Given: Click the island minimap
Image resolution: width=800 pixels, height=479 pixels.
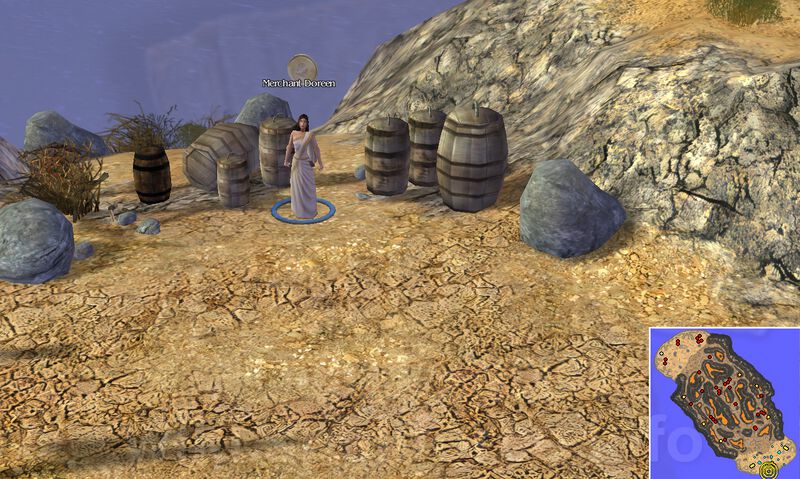Looking at the screenshot, I should 723,402.
